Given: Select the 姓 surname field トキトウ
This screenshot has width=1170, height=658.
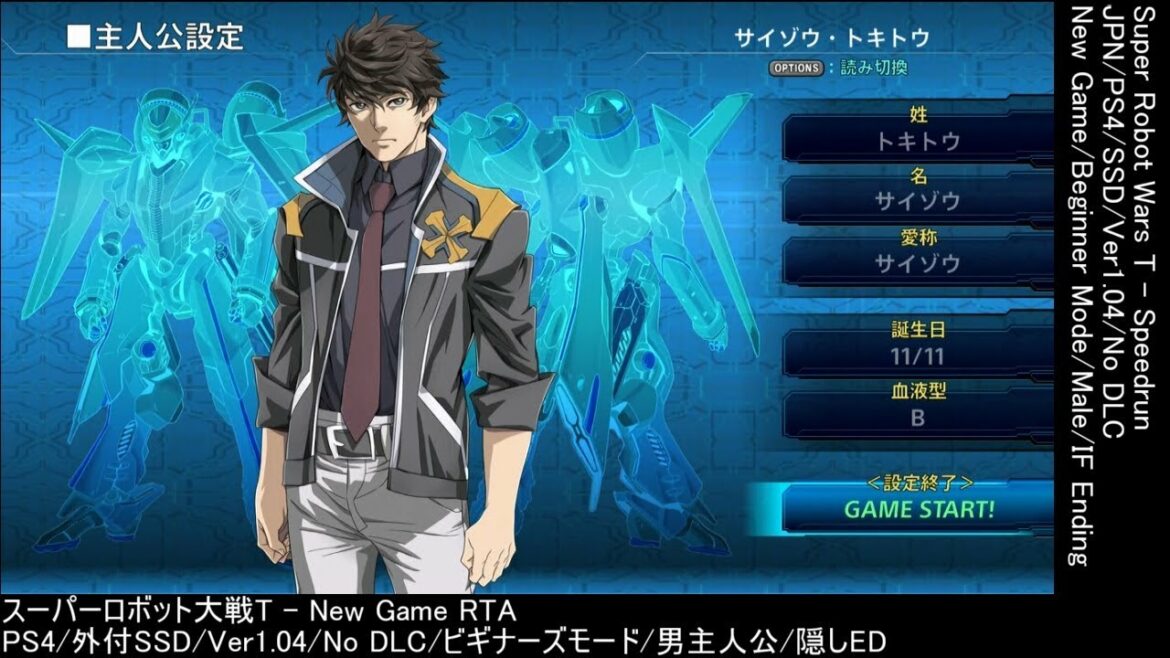Looking at the screenshot, I should [x=917, y=141].
